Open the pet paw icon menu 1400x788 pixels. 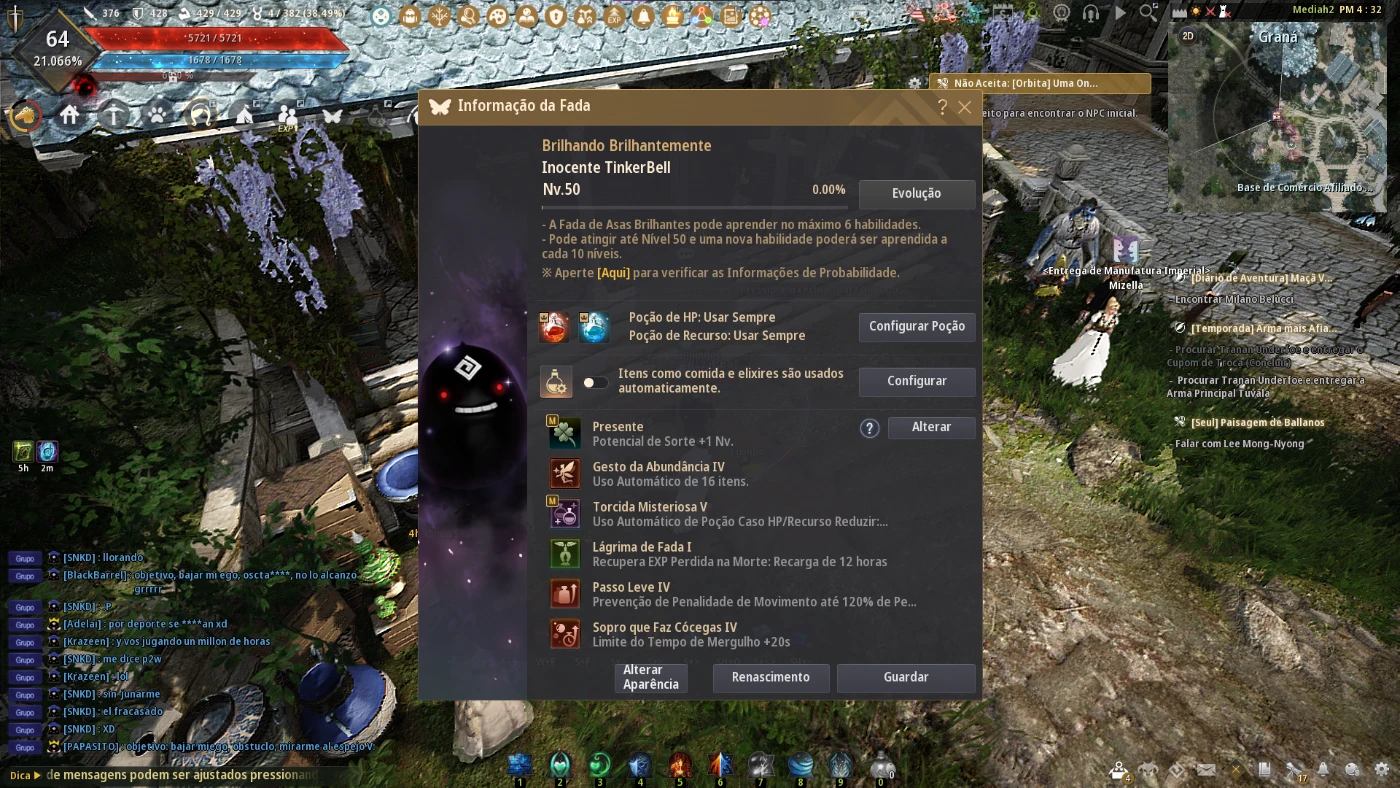coord(157,115)
